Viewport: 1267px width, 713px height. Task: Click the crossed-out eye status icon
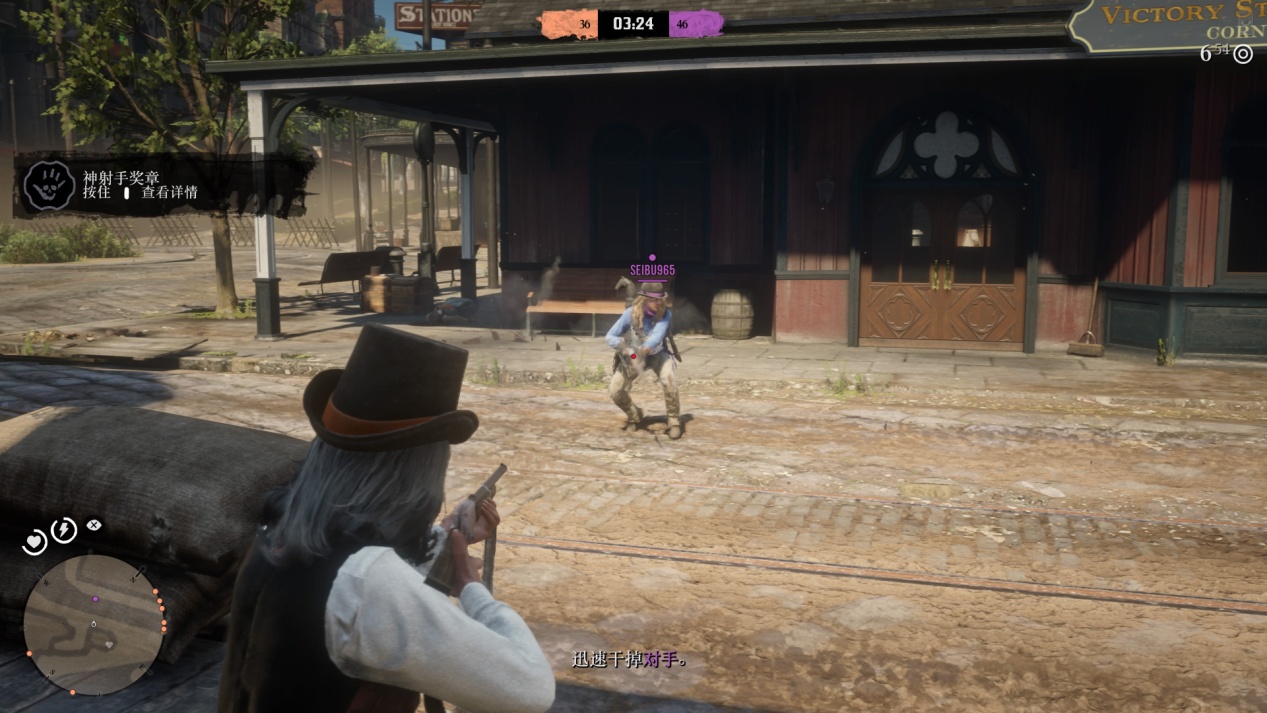[x=93, y=524]
